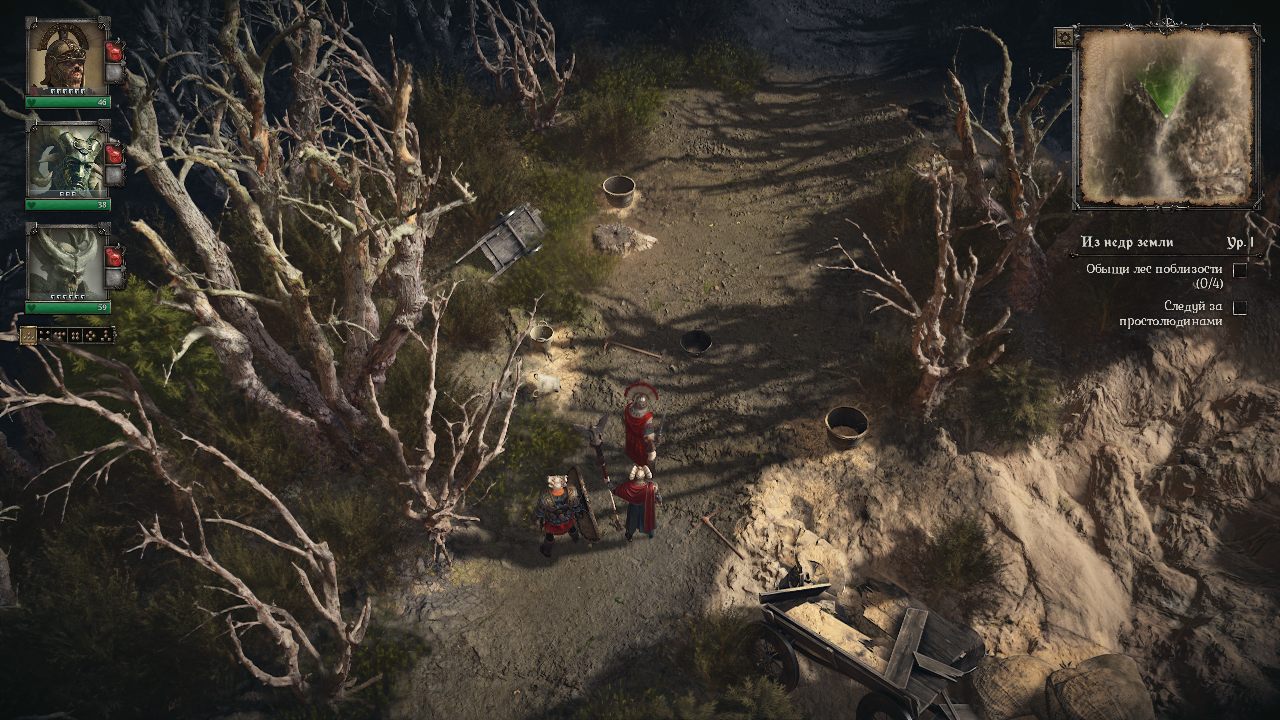Viewport: 1280px width, 720px height.
Task: Open the quest 'Из недр земли'
Action: [x=1127, y=242]
